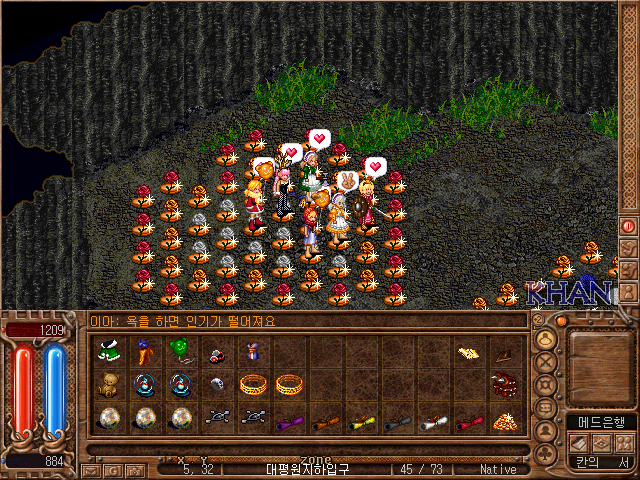Select the treasure chest item
The width and height of the screenshot is (640, 480).
point(504,385)
